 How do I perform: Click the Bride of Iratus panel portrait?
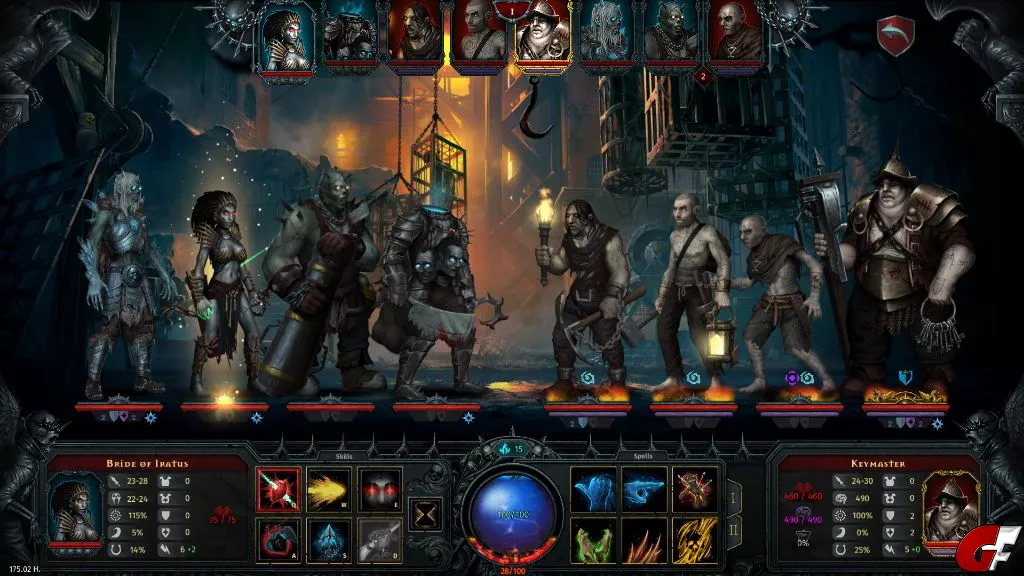coord(76,507)
